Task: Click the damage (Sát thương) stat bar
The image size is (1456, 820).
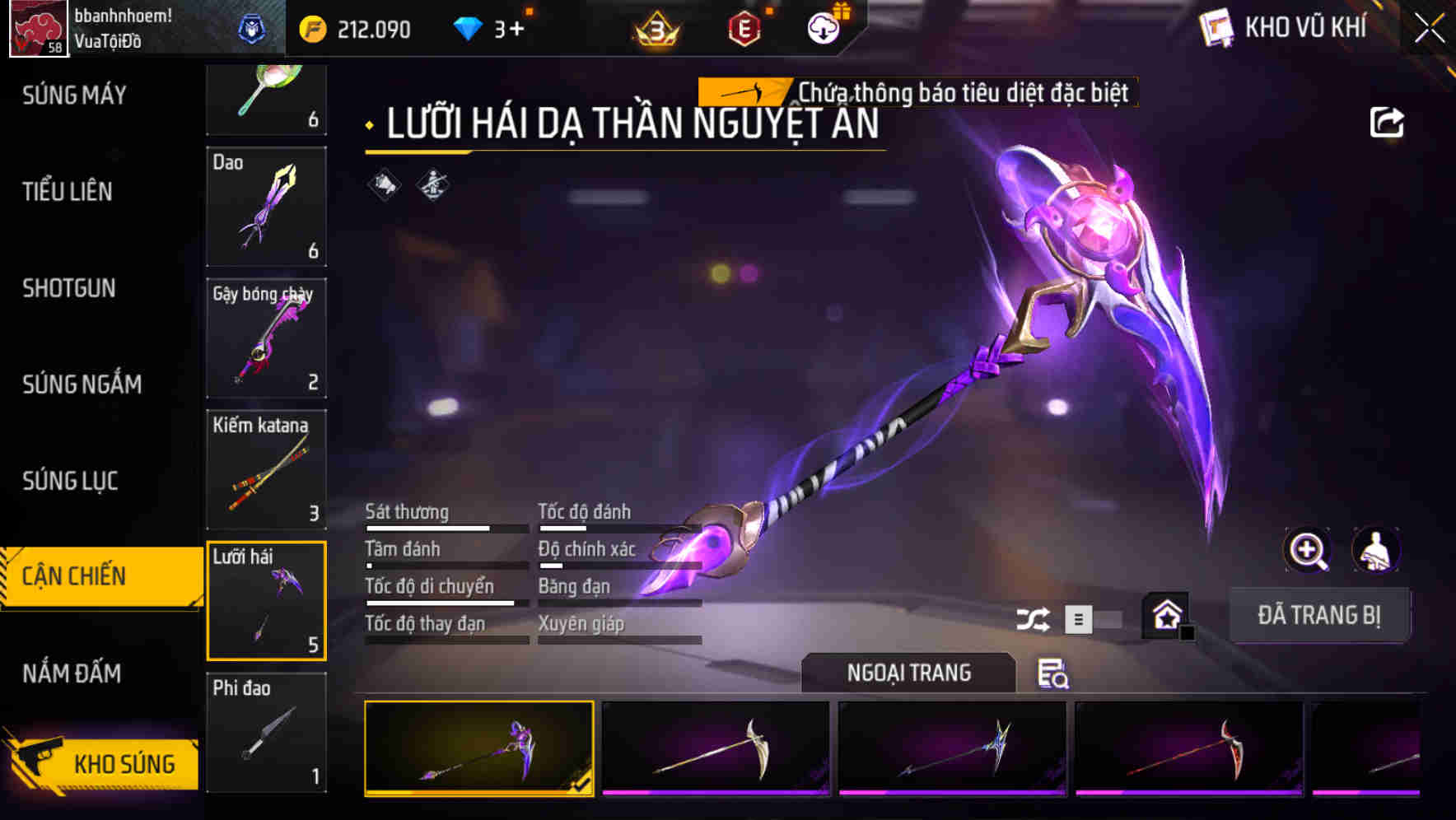Action: click(x=445, y=527)
